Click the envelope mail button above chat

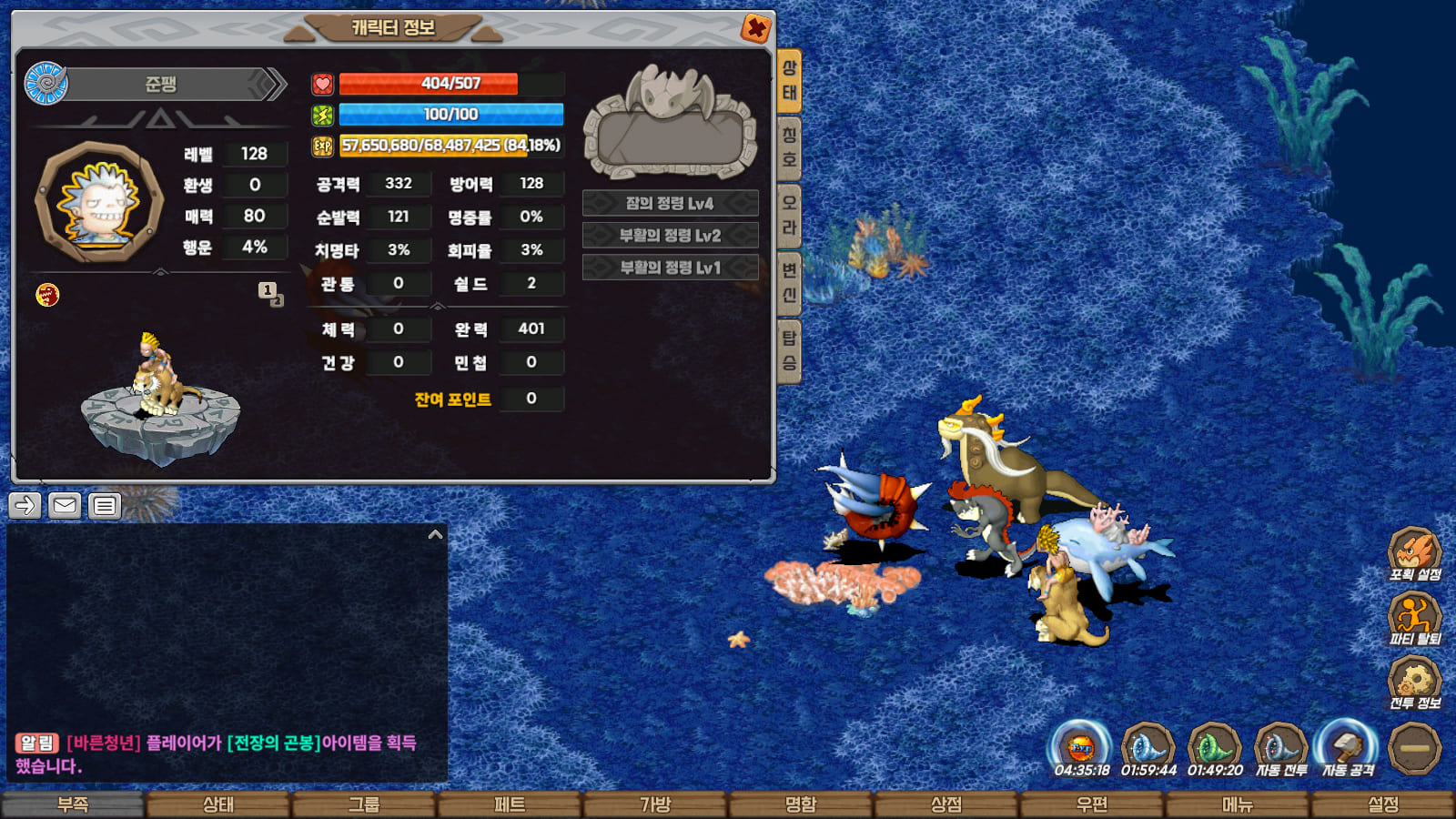[x=65, y=505]
